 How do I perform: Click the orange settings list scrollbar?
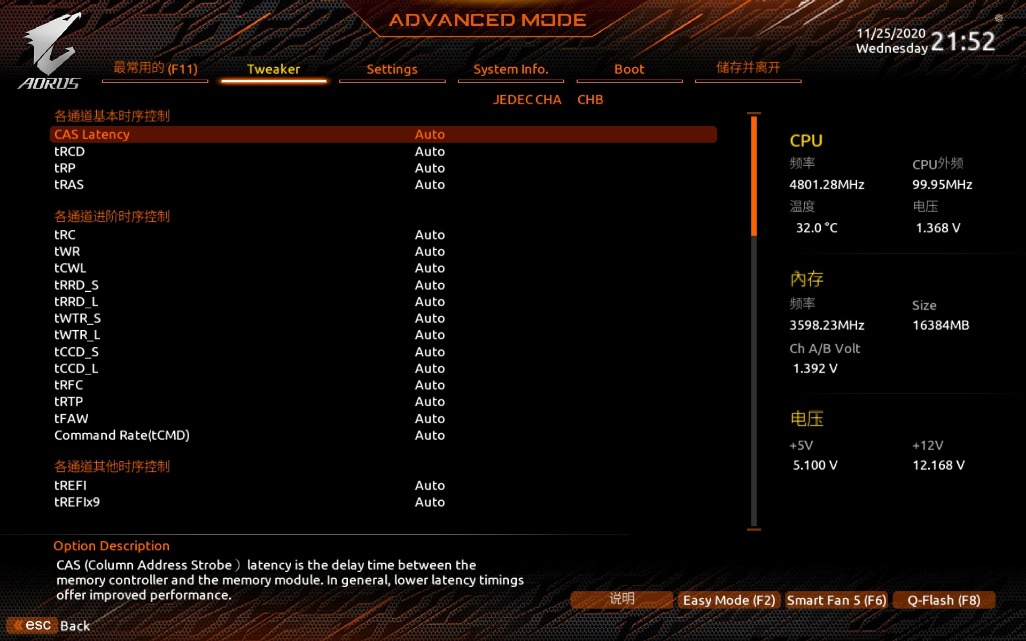754,176
